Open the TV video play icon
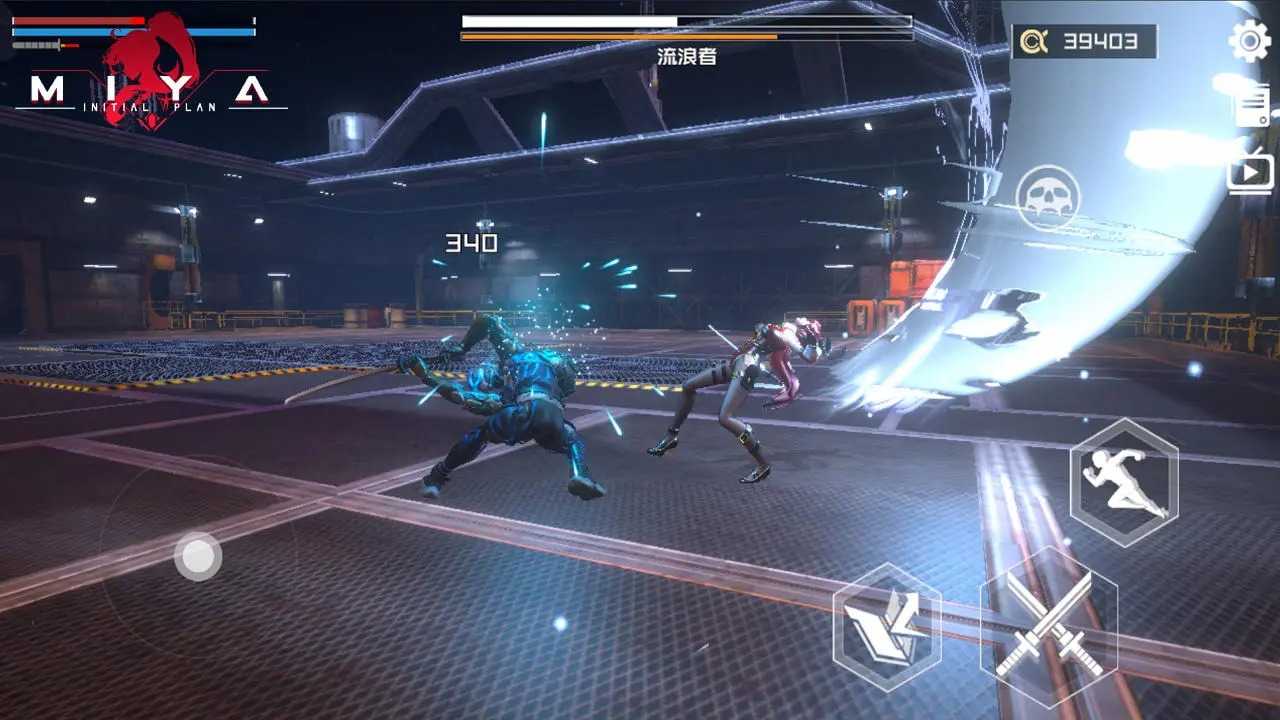Screen dimensions: 1280x720 coord(1250,171)
